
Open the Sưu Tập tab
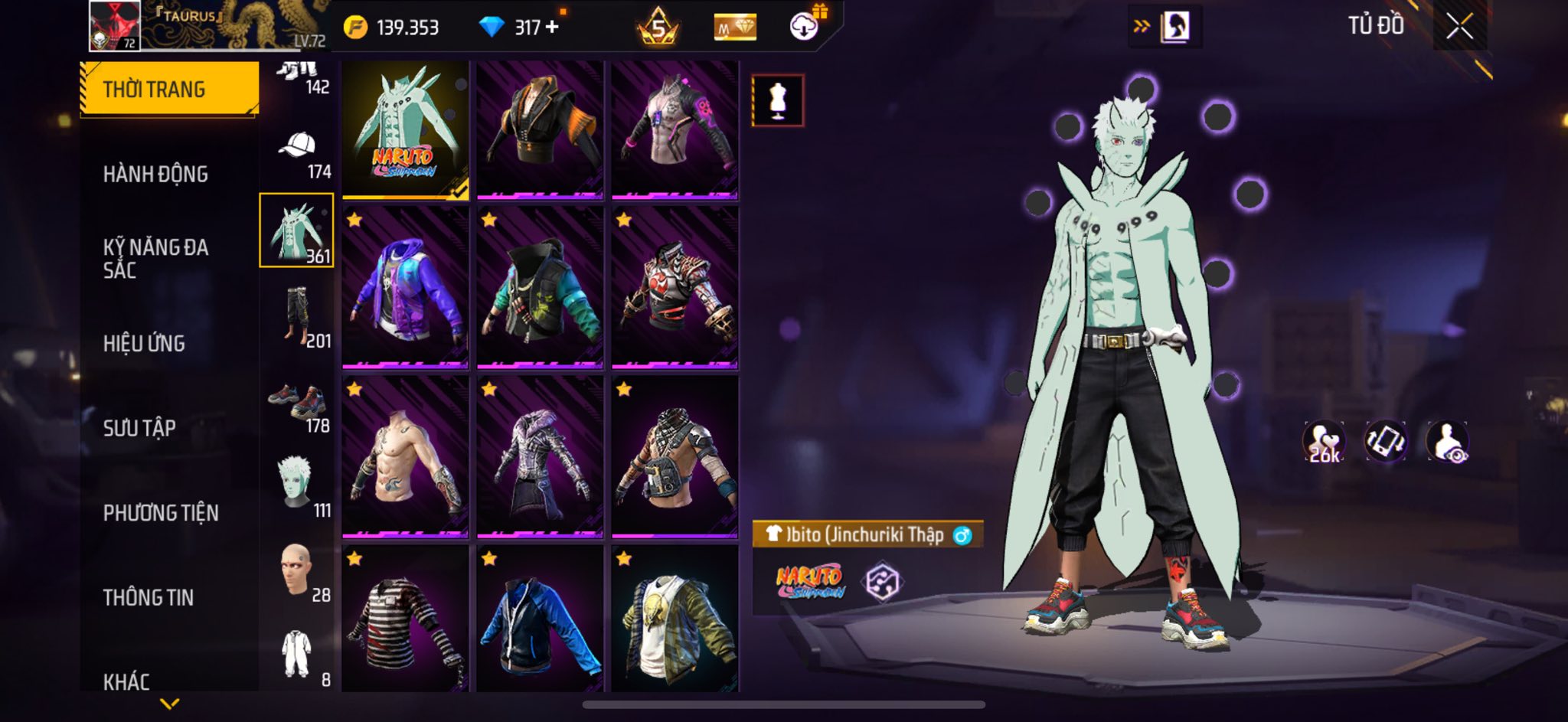coord(139,428)
